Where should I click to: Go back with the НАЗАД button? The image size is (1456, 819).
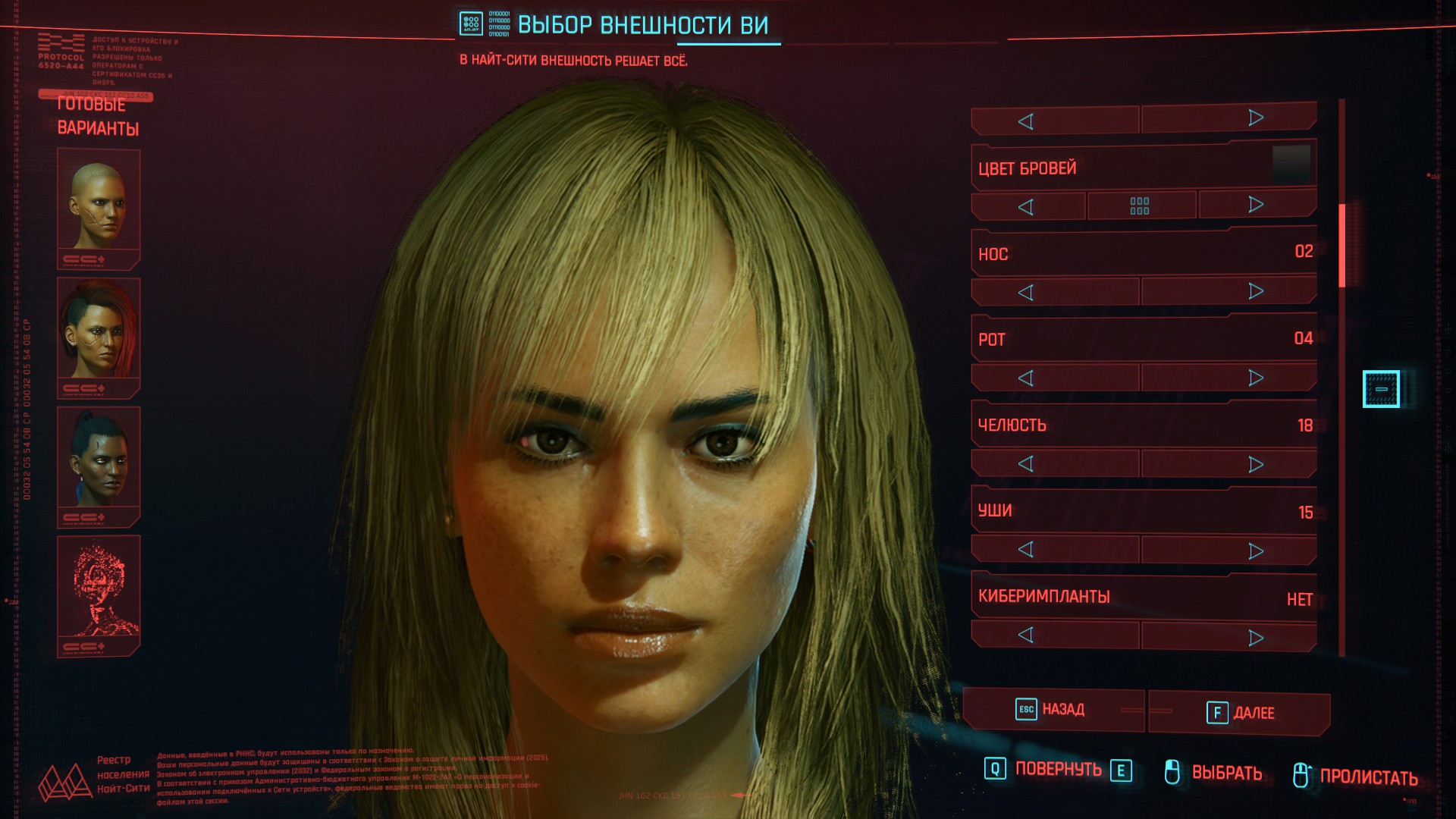pyautogui.click(x=1053, y=710)
